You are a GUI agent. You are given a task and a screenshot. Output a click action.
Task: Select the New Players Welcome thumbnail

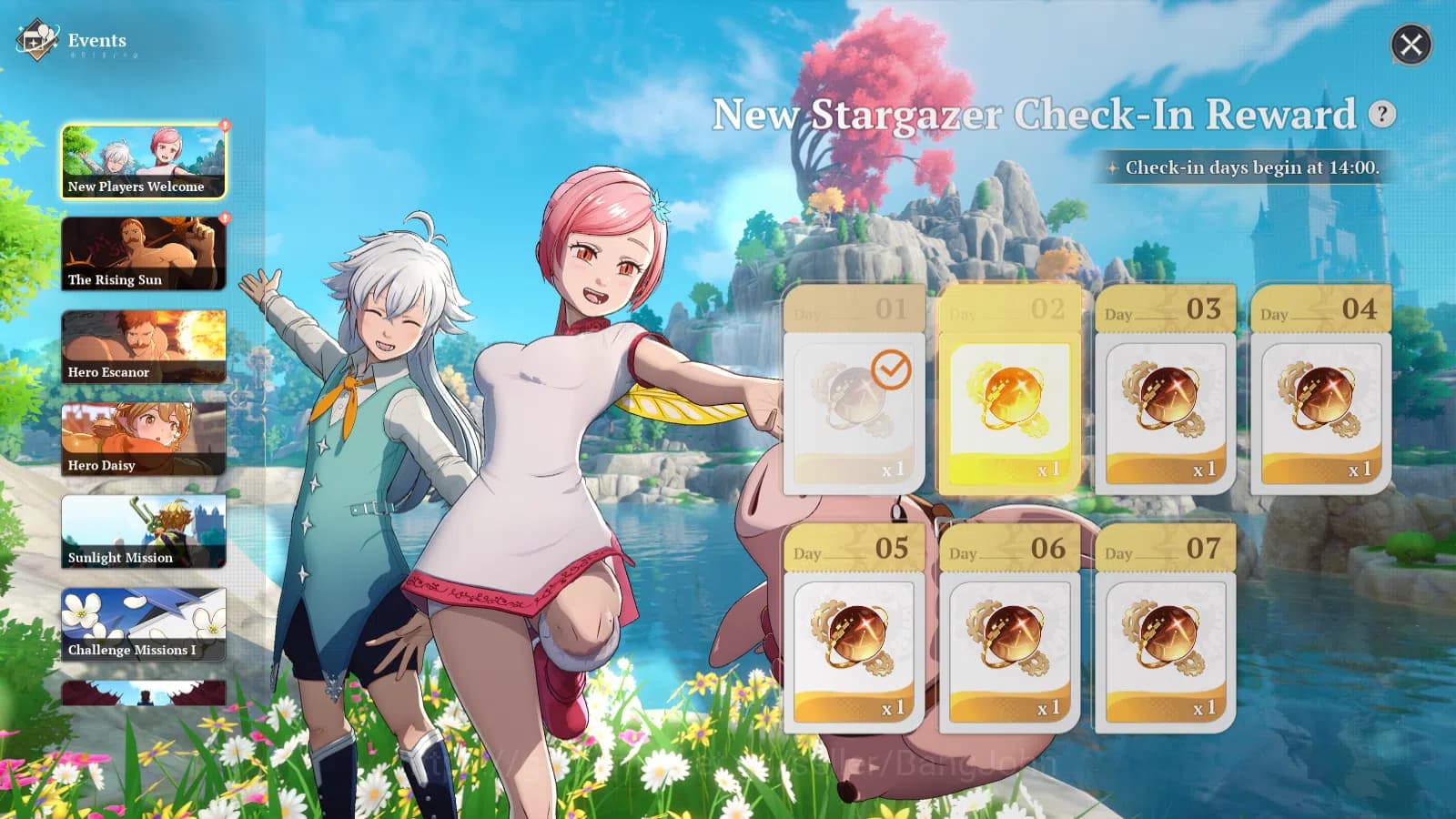point(142,159)
